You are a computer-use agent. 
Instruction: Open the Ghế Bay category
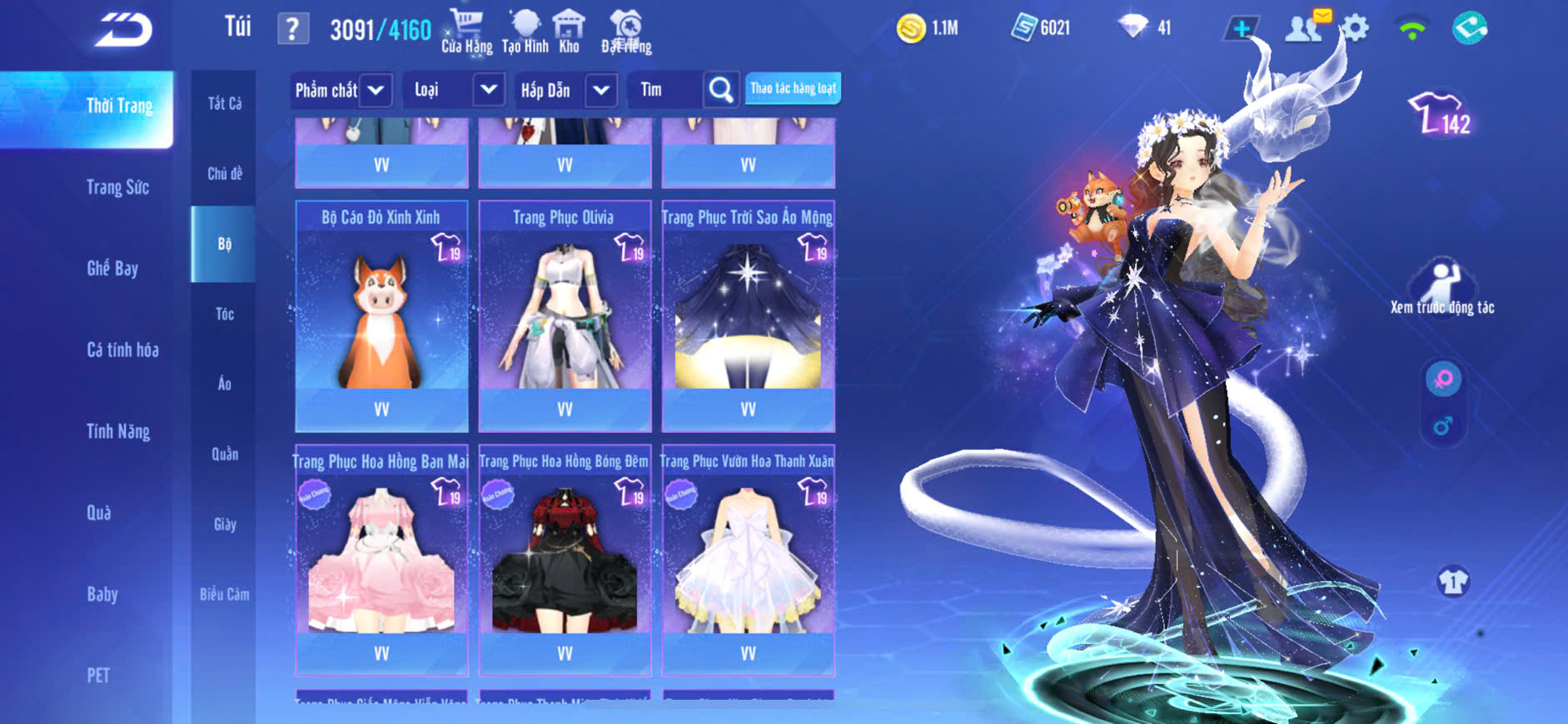pos(112,268)
